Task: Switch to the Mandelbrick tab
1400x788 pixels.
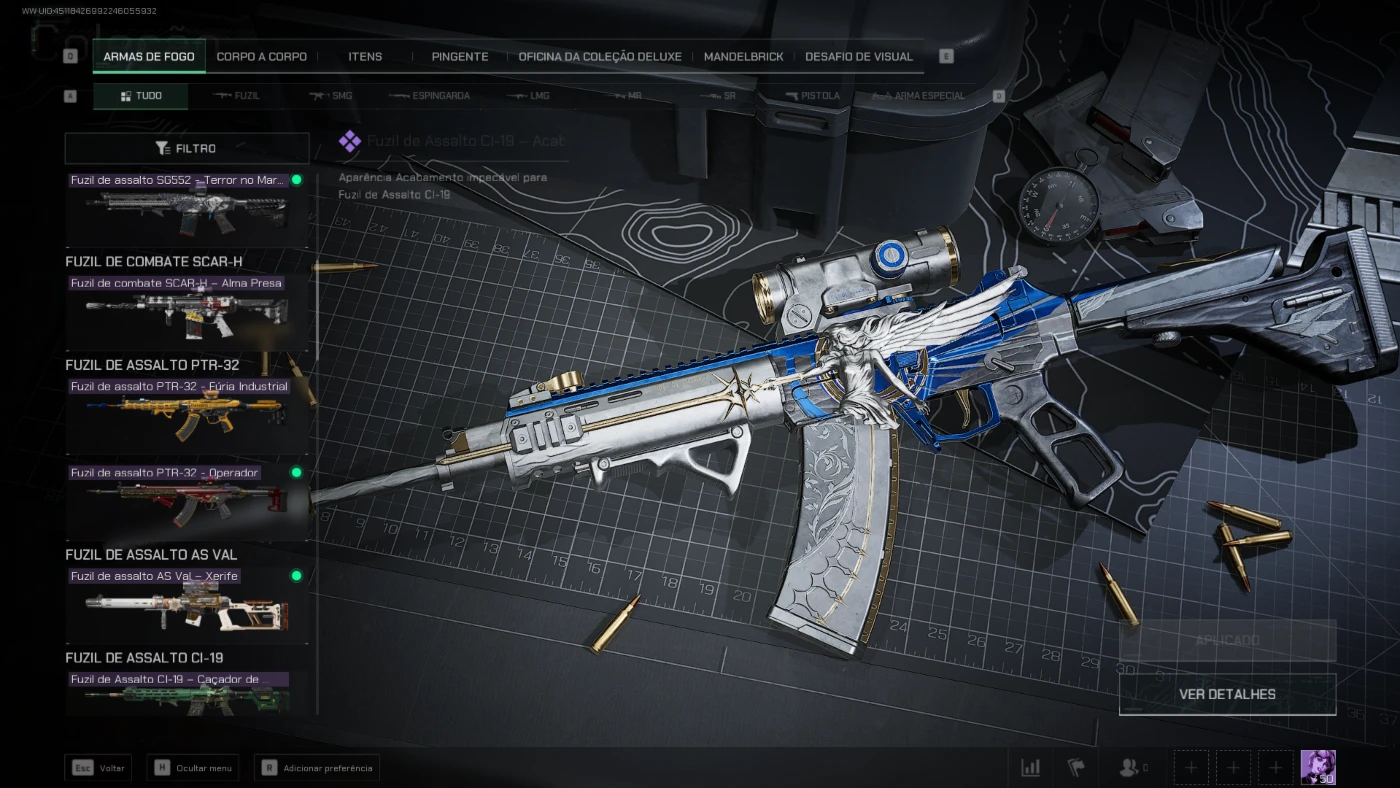Action: (743, 57)
